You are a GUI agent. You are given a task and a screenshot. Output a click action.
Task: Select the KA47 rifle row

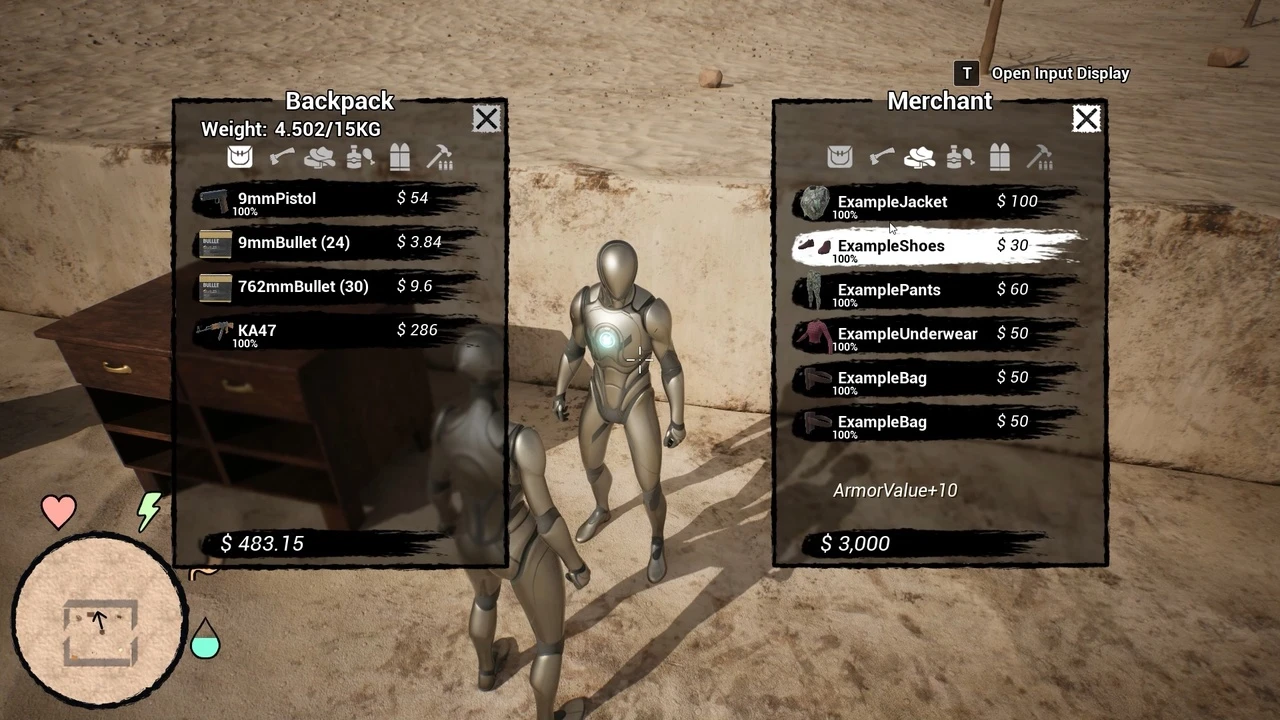pos(330,331)
